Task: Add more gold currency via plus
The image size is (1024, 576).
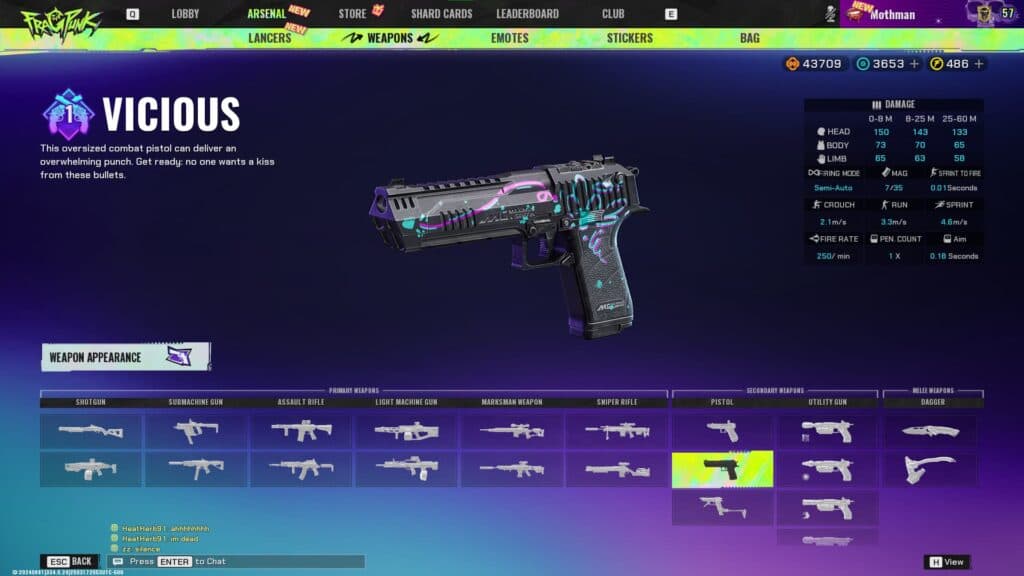Action: tap(979, 64)
